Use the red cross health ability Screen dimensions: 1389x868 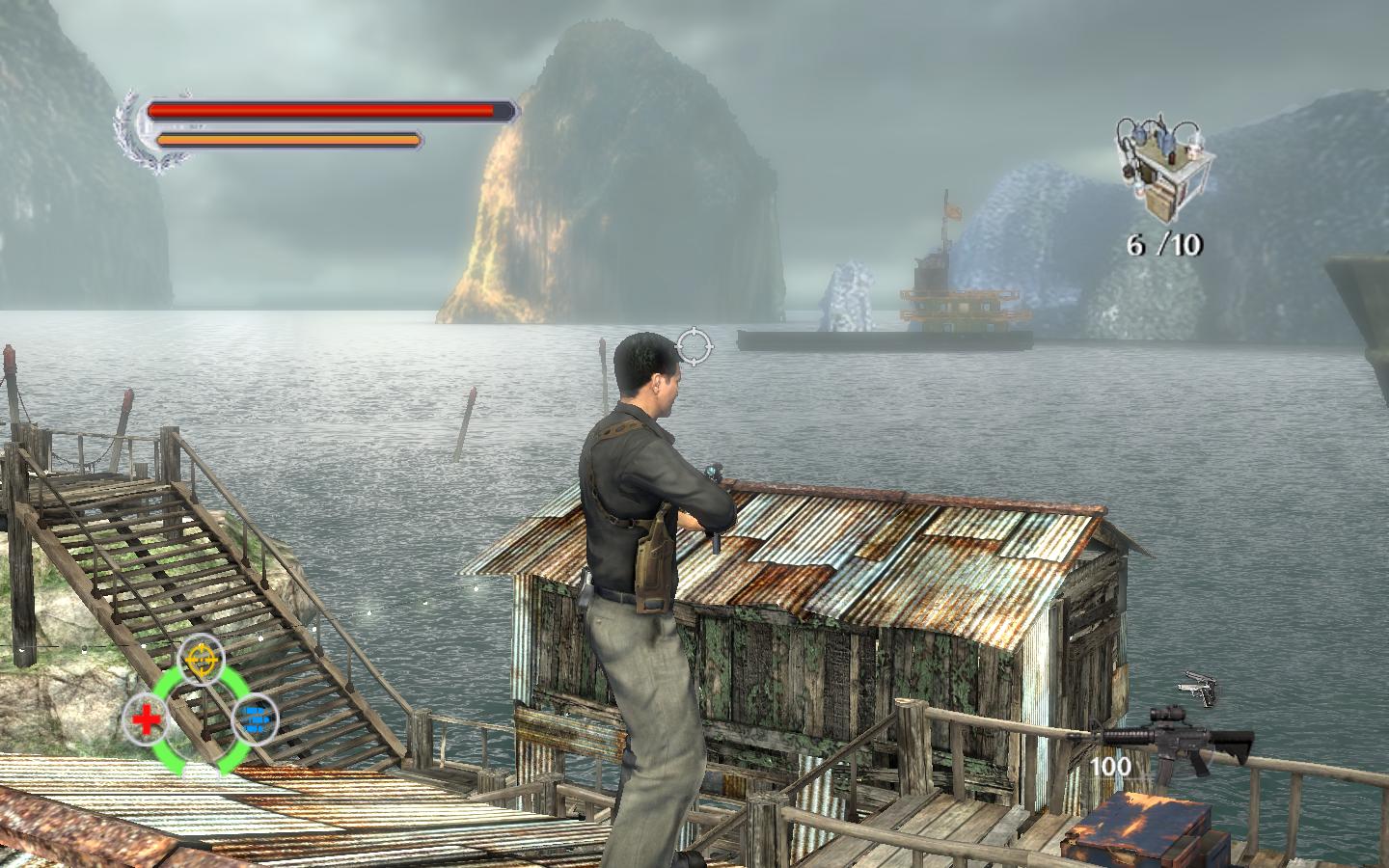tap(146, 719)
